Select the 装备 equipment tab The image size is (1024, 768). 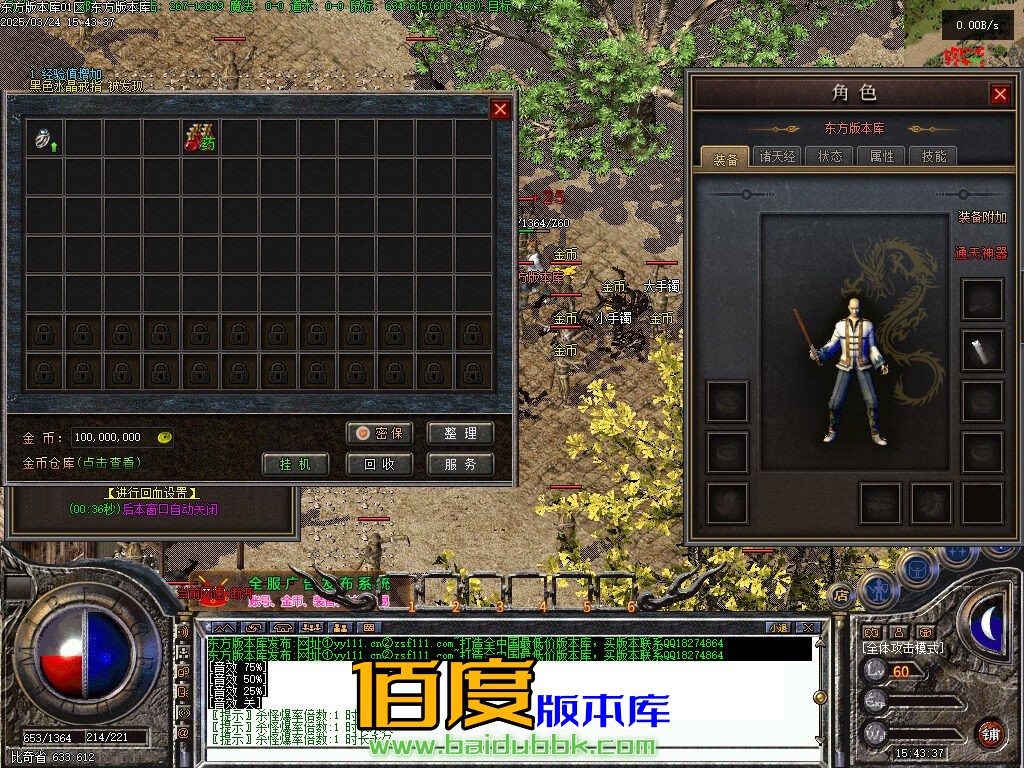point(725,158)
